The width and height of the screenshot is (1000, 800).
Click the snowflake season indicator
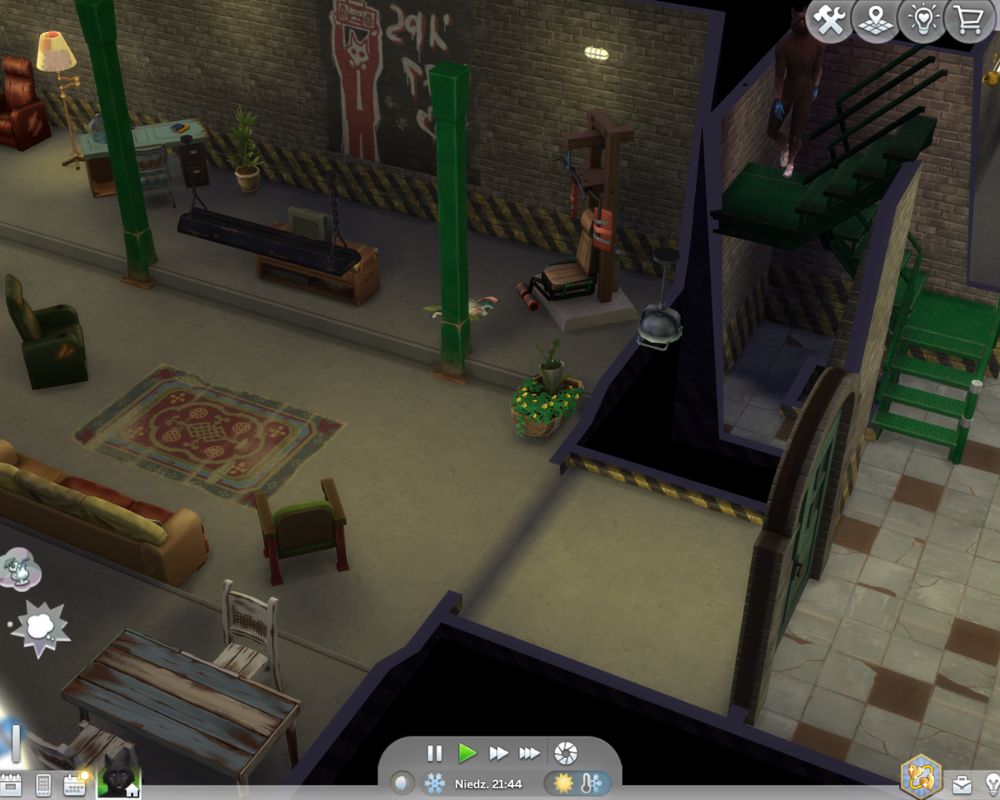click(435, 783)
